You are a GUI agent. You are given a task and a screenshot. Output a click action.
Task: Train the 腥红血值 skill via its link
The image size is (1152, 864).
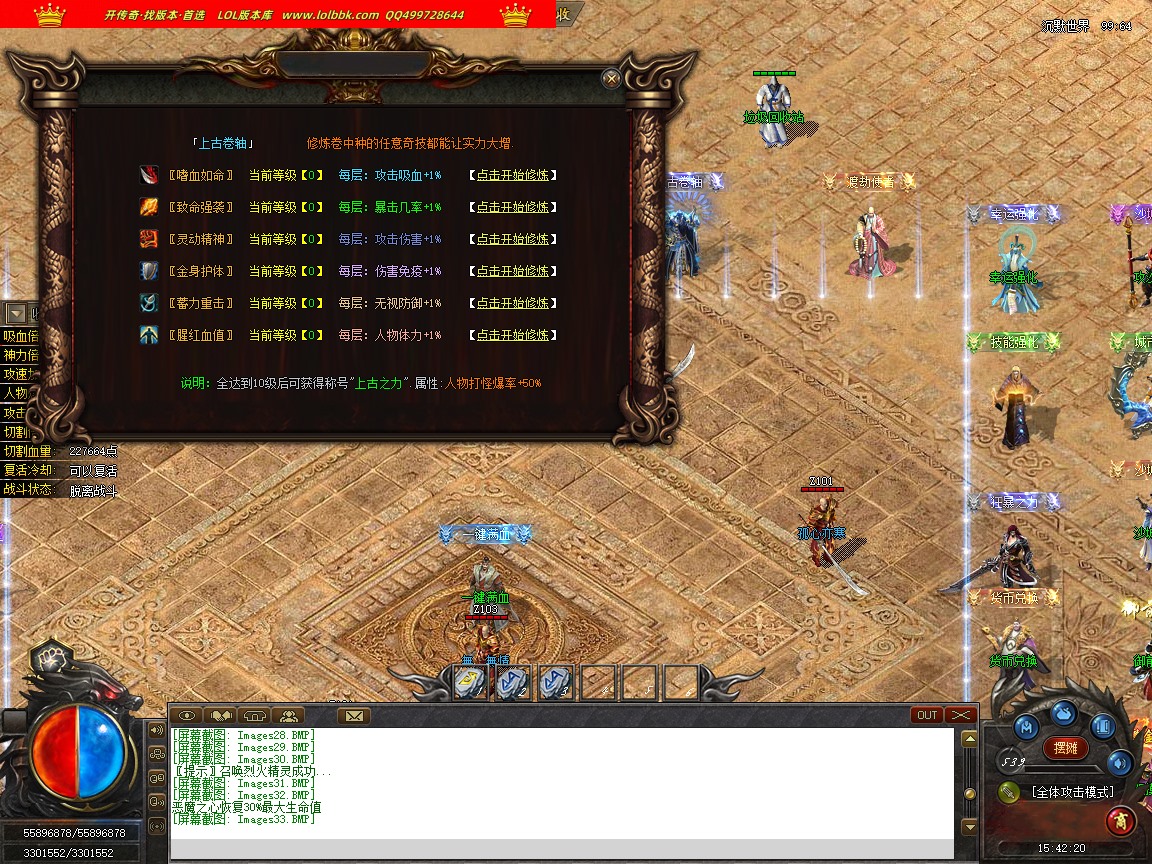[512, 335]
